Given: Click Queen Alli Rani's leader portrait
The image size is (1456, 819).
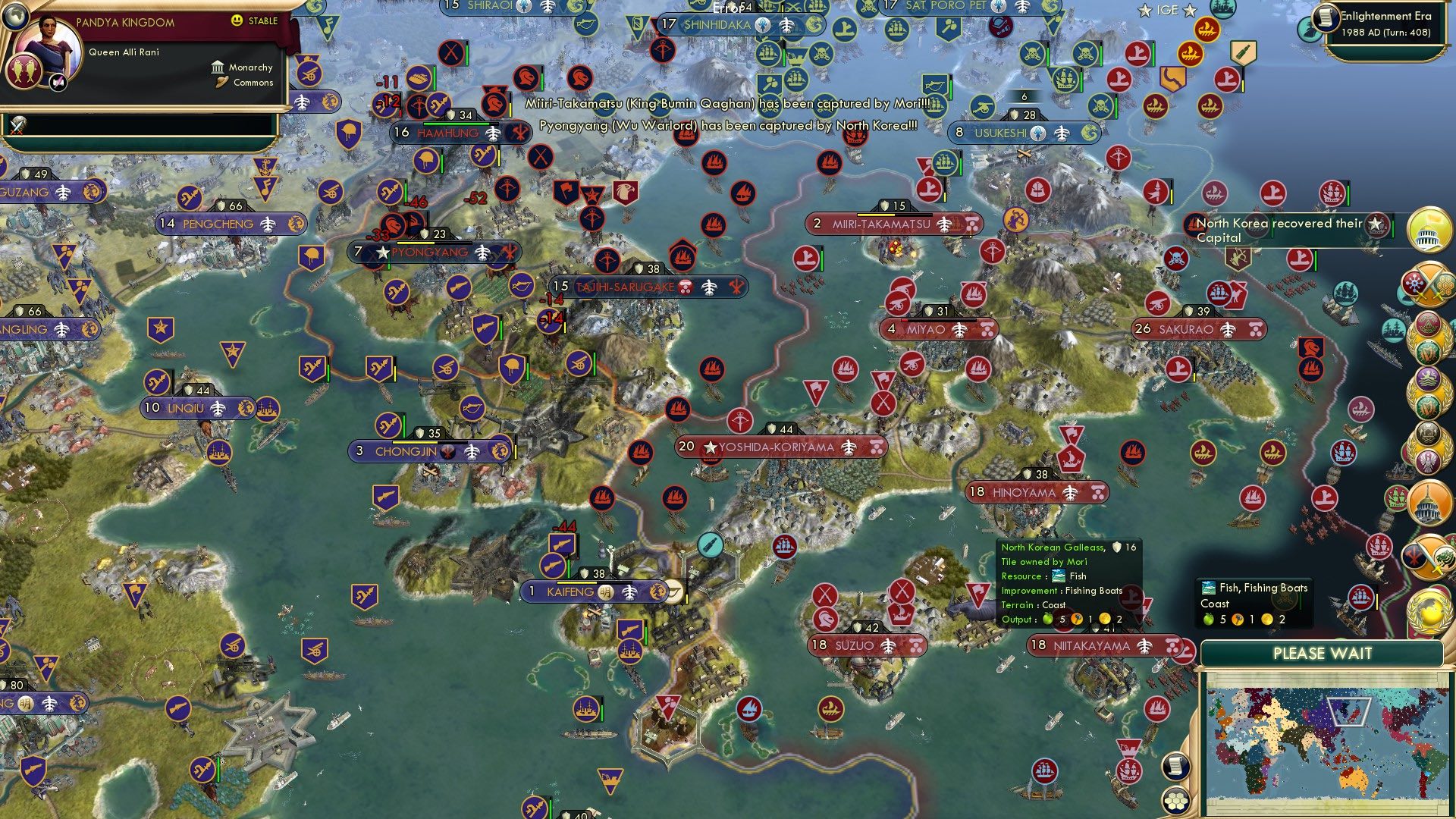Looking at the screenshot, I should click(x=50, y=46).
